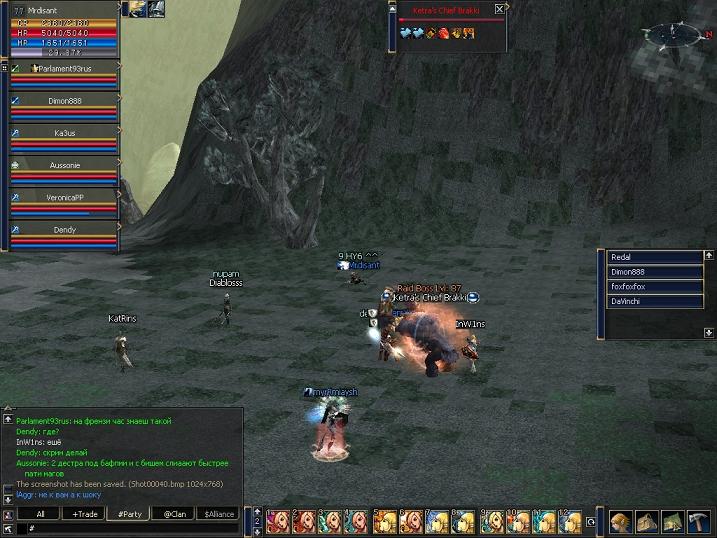Click the chat text input field
The height and width of the screenshot is (538, 717).
(x=130, y=528)
